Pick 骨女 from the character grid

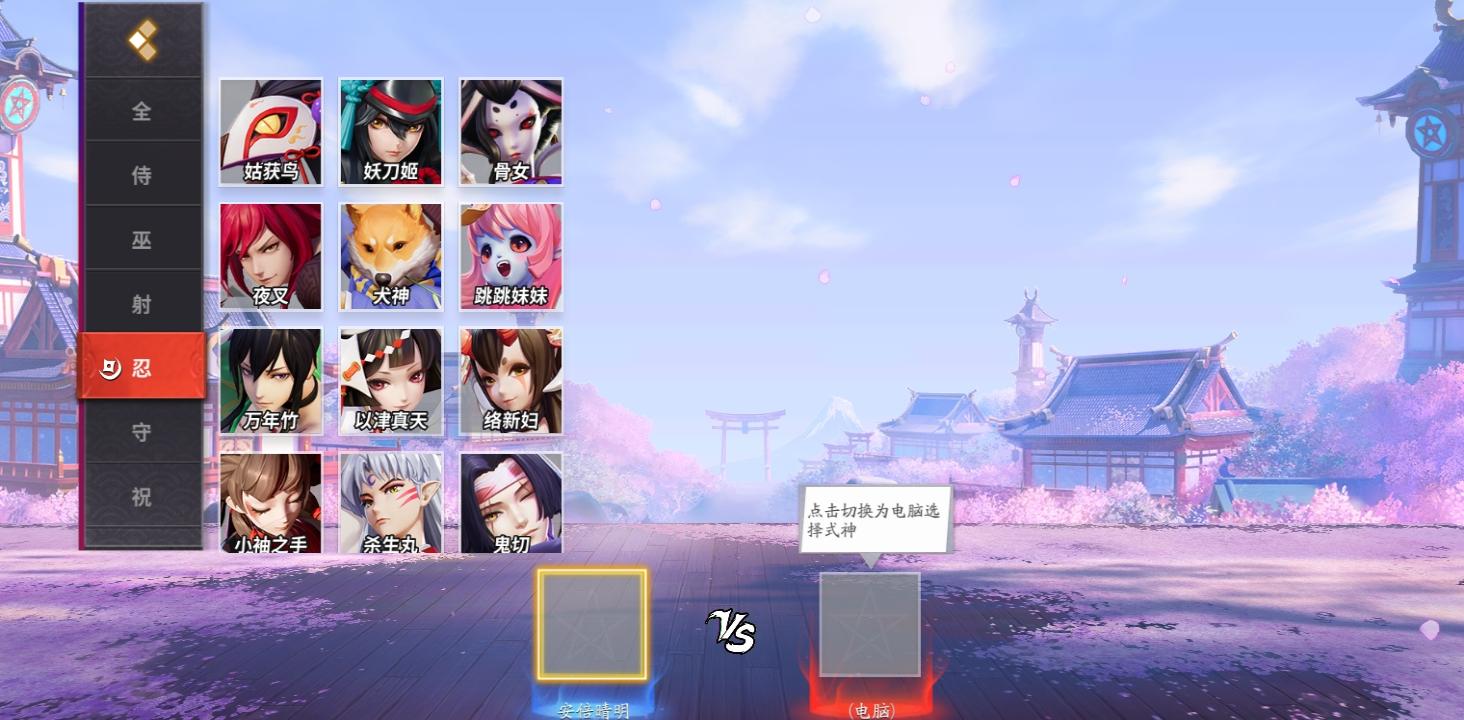click(x=510, y=131)
